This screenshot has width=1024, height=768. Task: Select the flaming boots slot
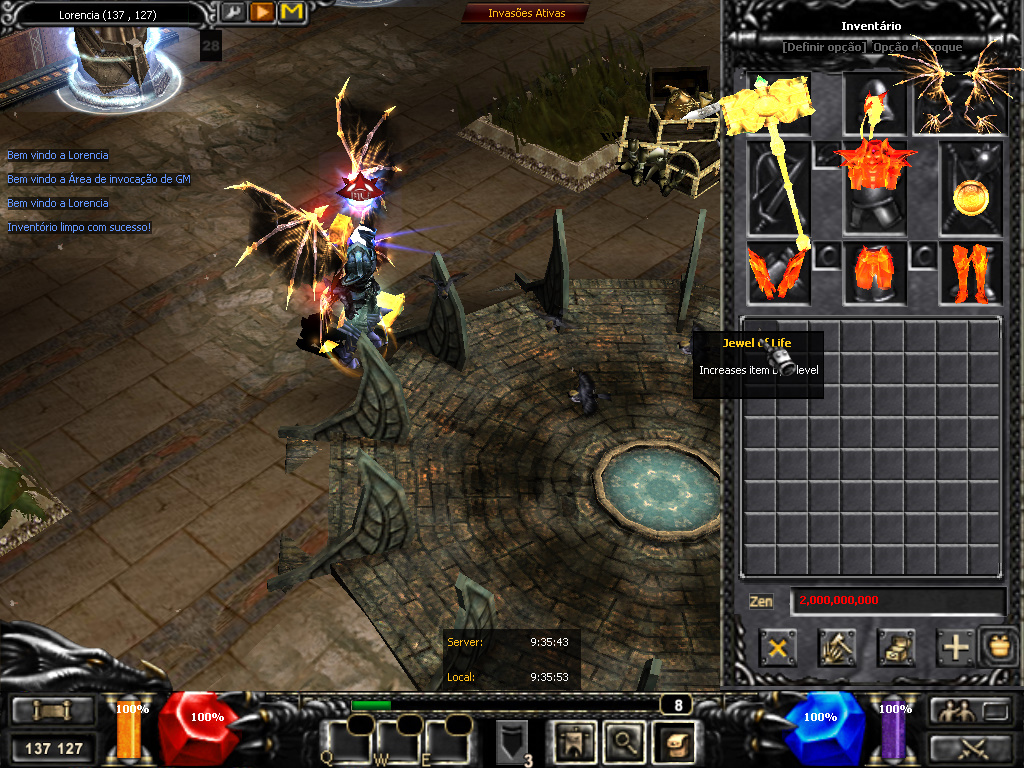coord(970,273)
